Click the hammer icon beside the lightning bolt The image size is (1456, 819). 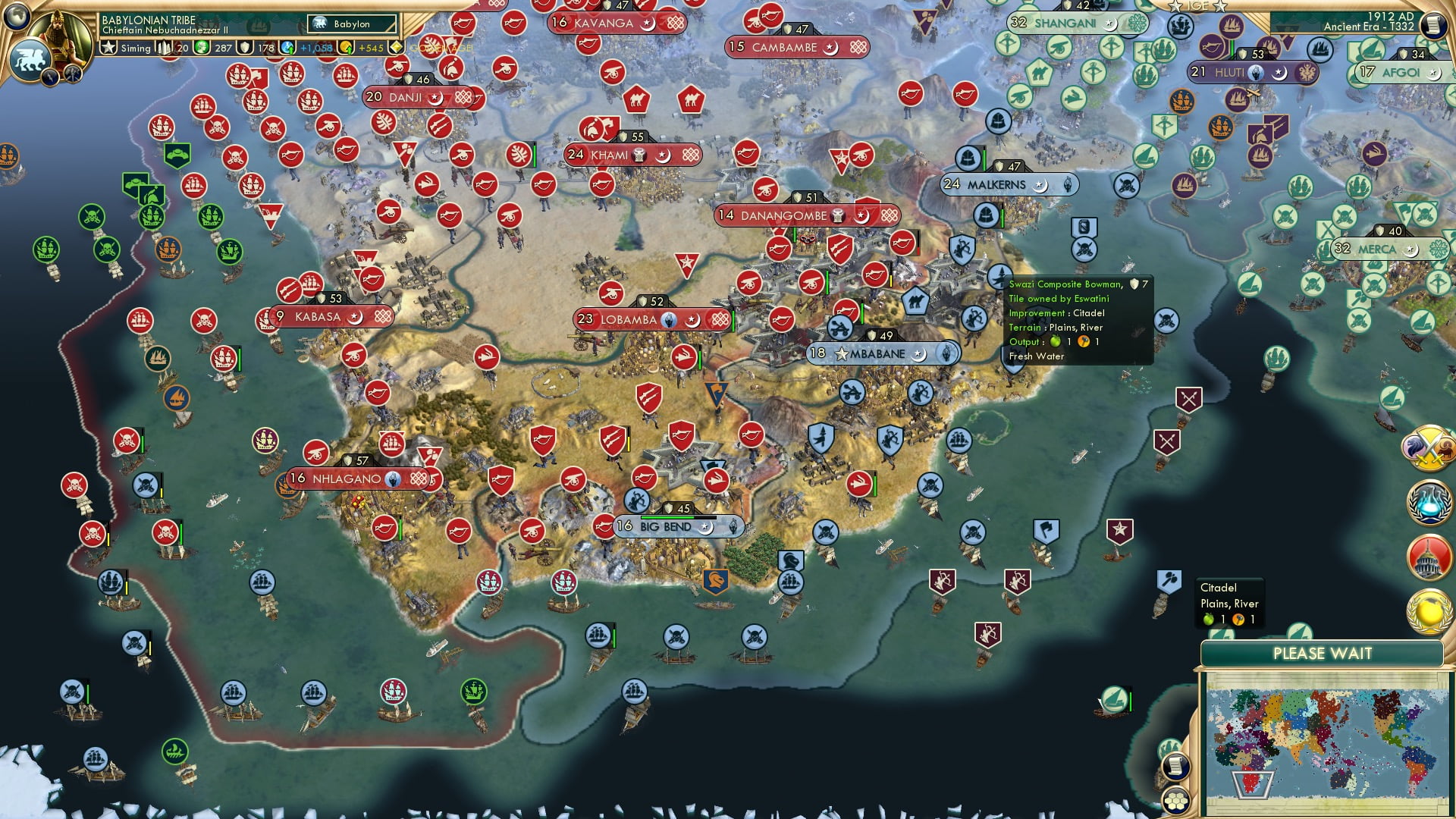coord(71,76)
